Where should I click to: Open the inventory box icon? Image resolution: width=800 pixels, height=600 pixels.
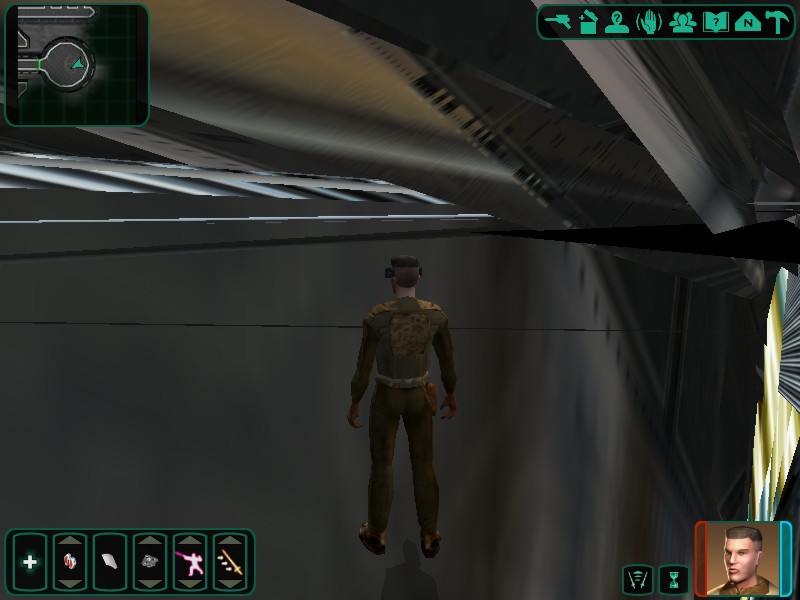(x=587, y=22)
